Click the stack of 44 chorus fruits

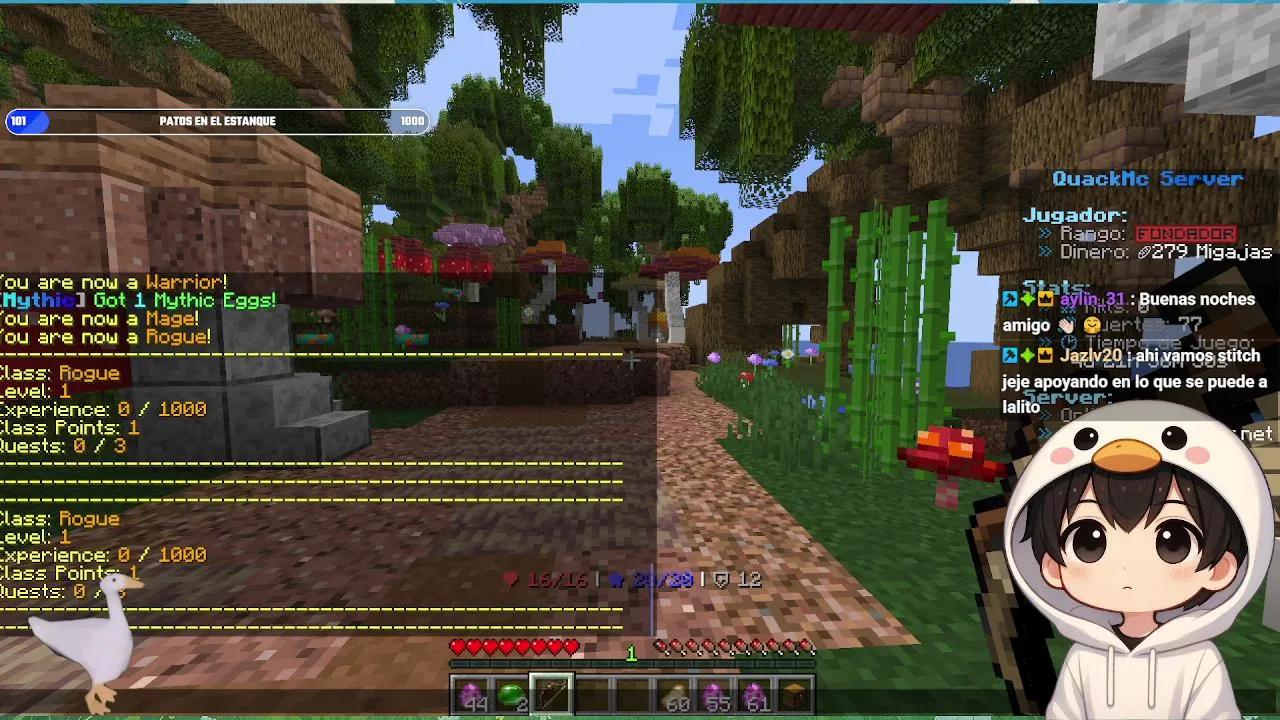473,690
